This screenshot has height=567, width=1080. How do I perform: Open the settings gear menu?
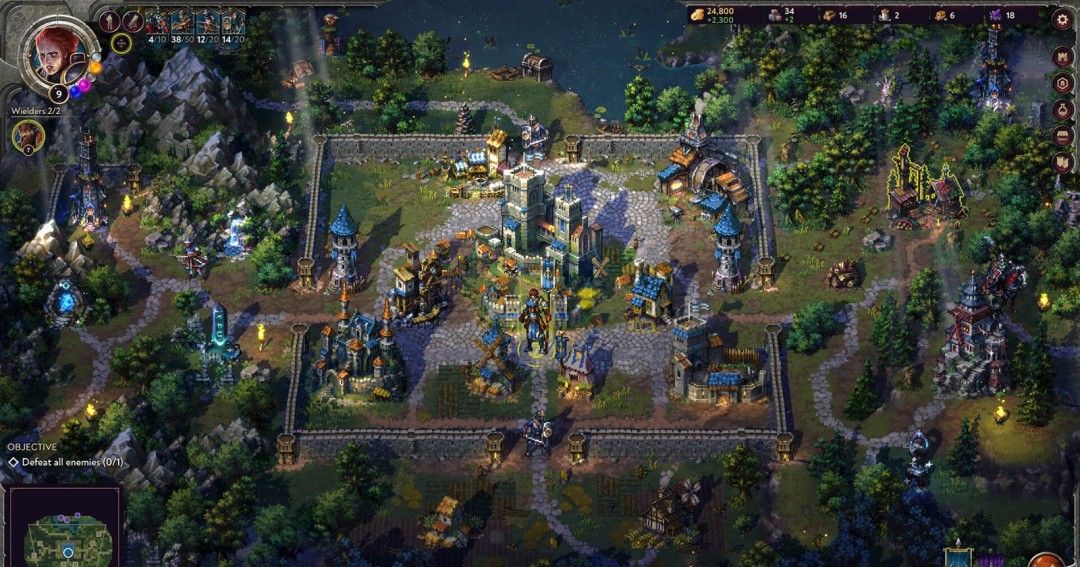coord(1063,17)
